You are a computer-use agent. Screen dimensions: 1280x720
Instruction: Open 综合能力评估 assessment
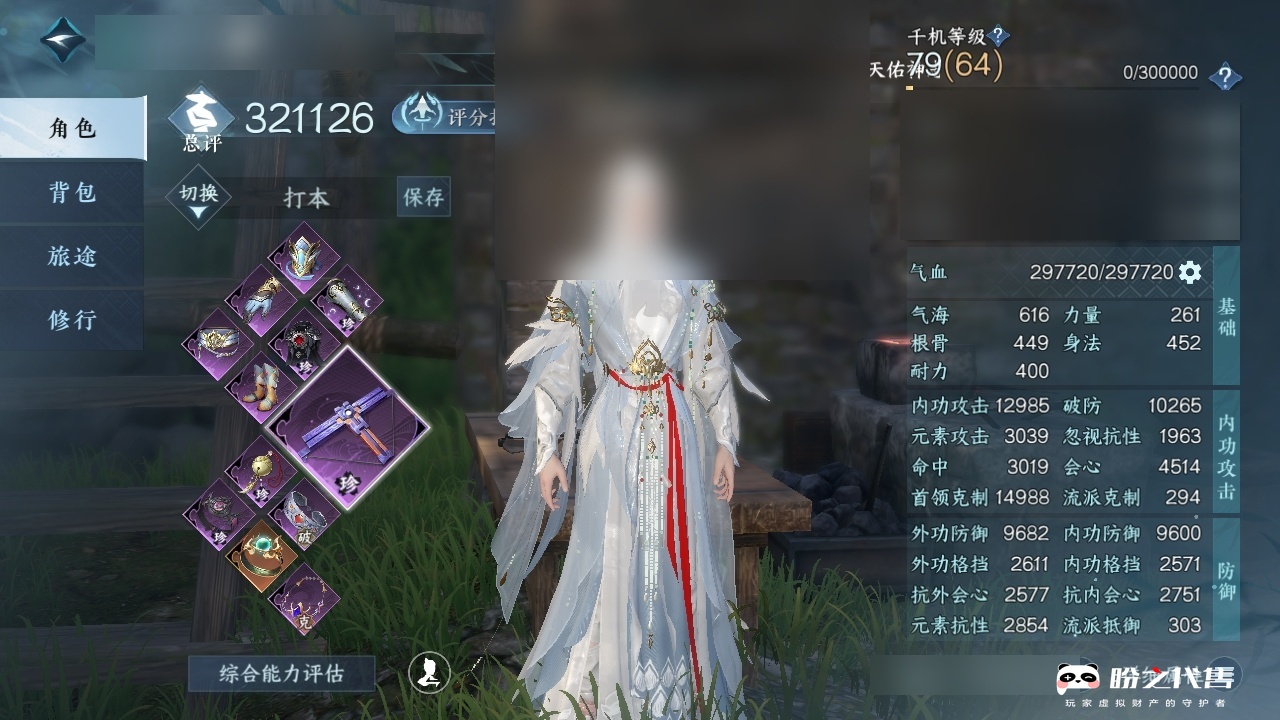(281, 674)
